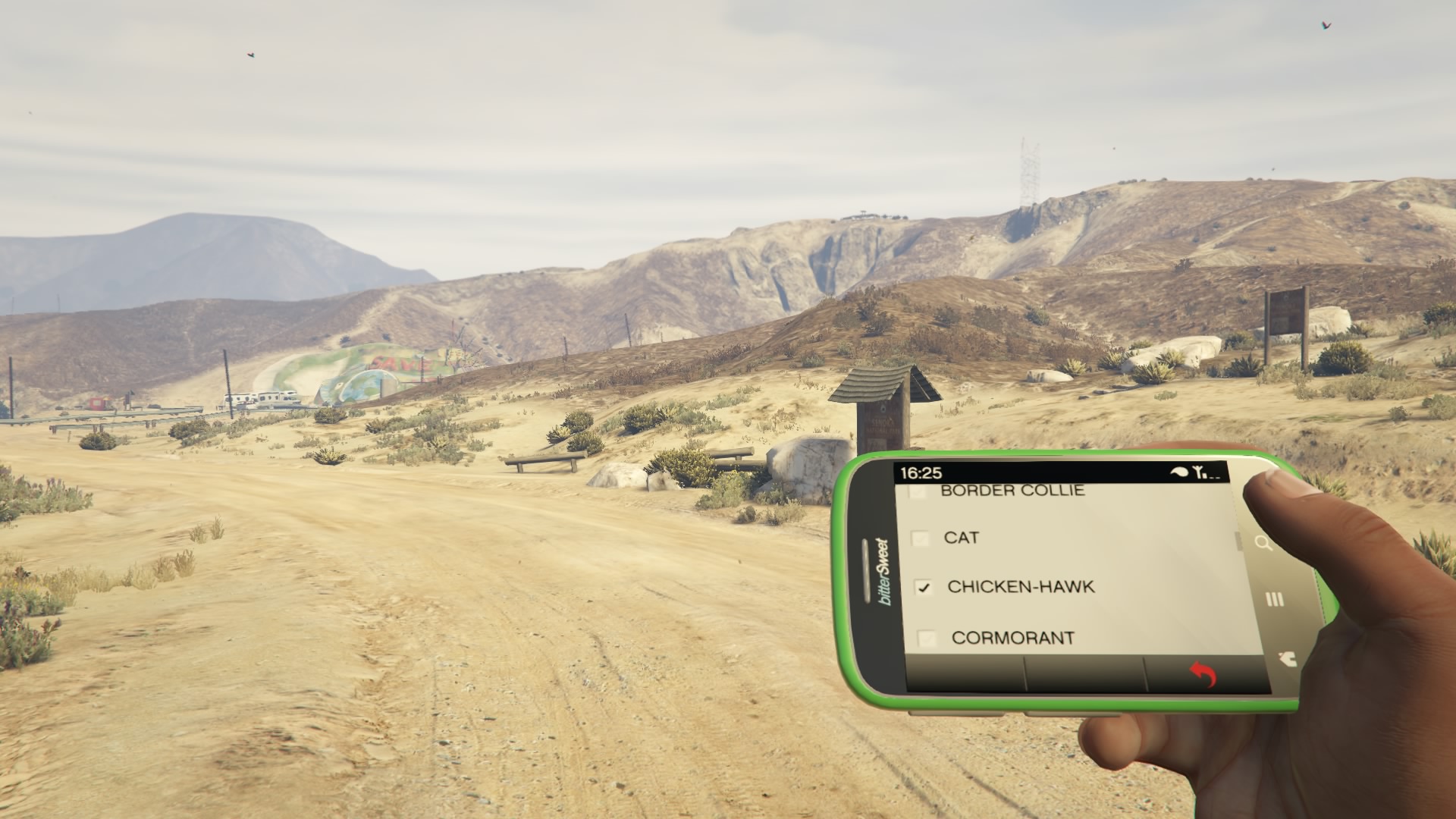Uncheck the Chicken-Hawk checkbox
The width and height of the screenshot is (1456, 819).
(x=924, y=588)
